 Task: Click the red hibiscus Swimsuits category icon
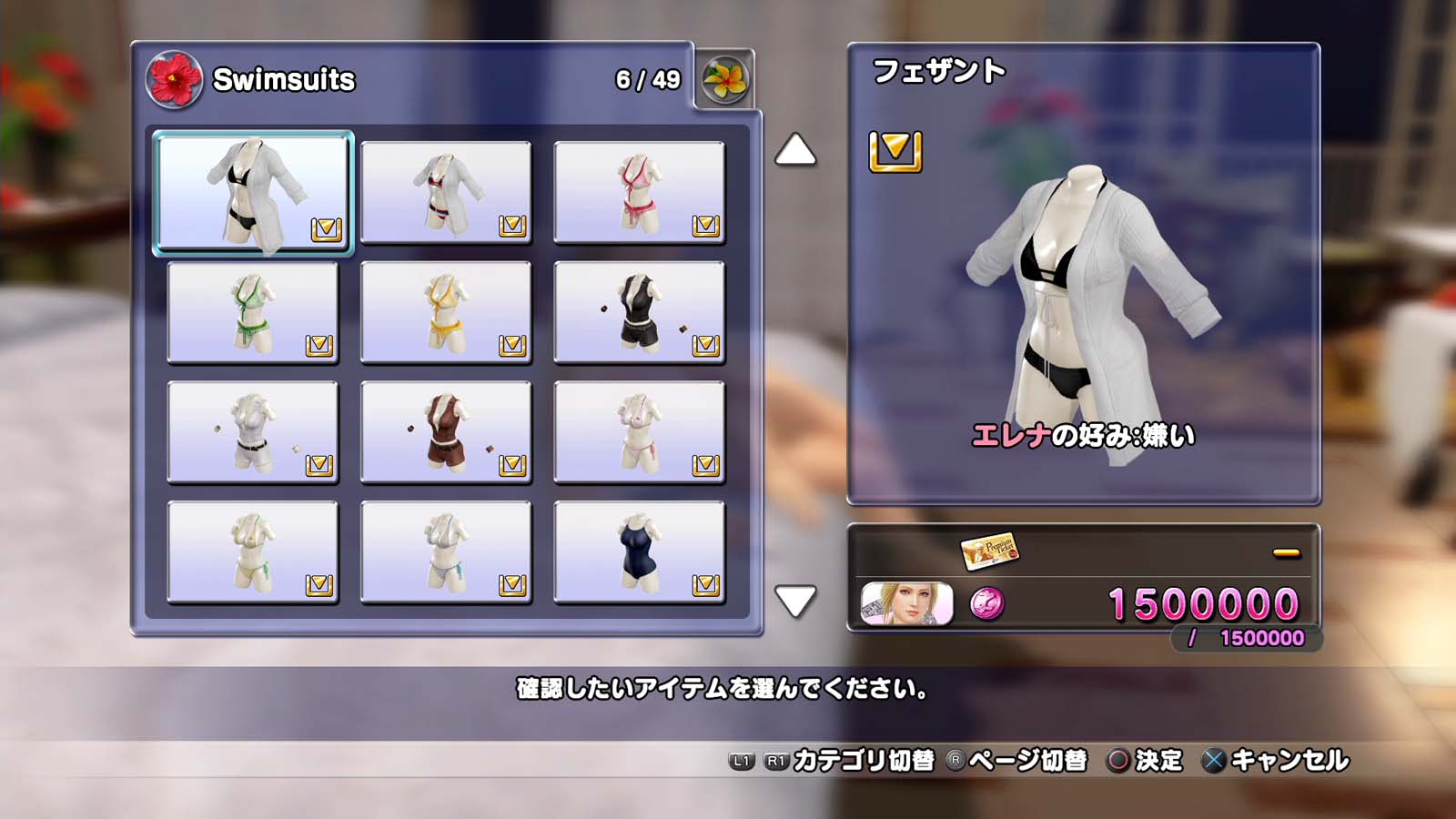pyautogui.click(x=174, y=80)
